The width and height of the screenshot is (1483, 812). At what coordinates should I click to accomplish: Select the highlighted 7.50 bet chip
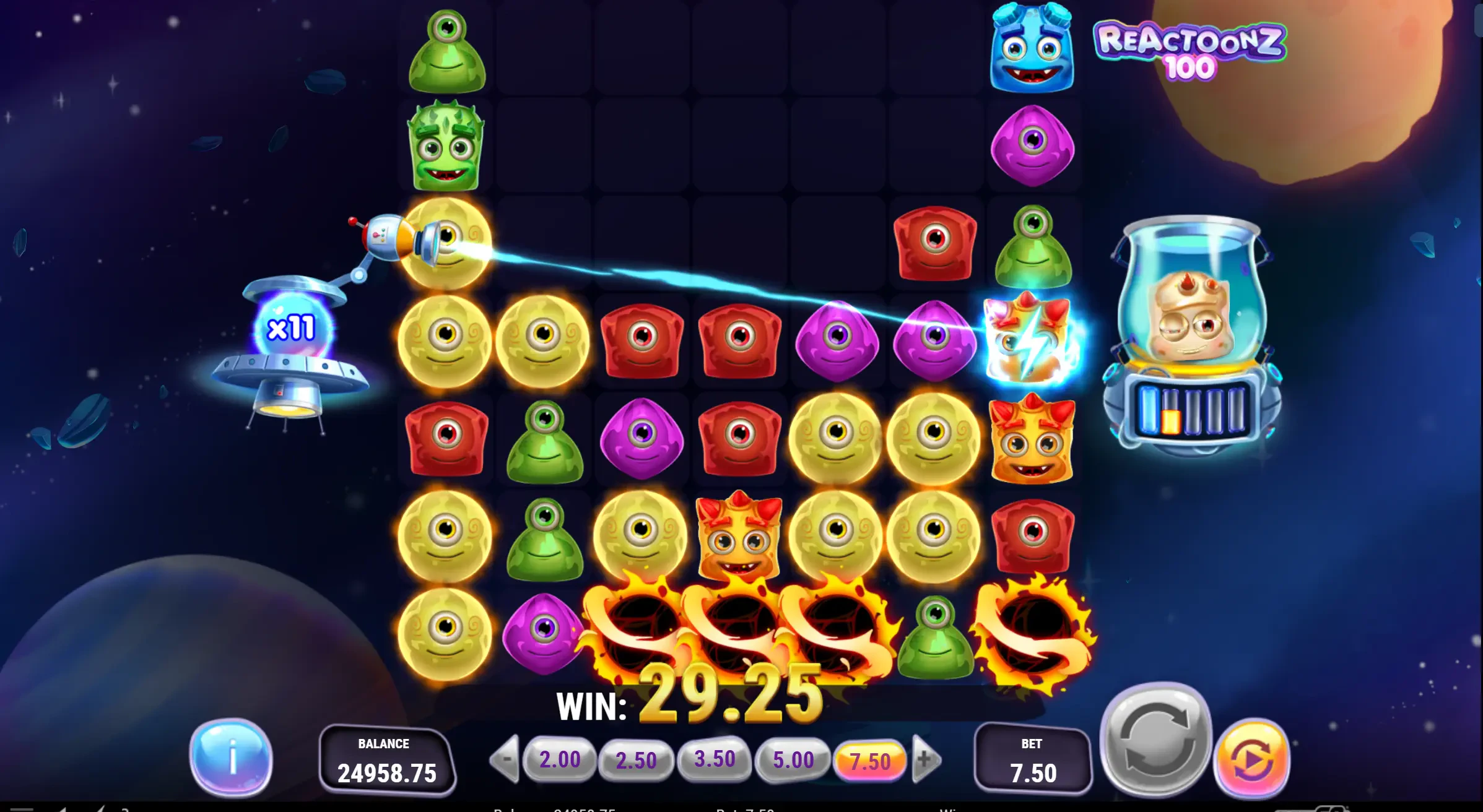pyautogui.click(x=869, y=761)
